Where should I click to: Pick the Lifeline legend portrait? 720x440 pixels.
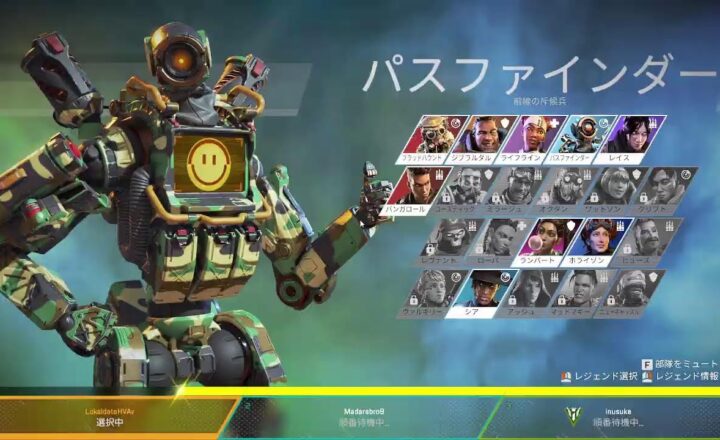point(535,138)
